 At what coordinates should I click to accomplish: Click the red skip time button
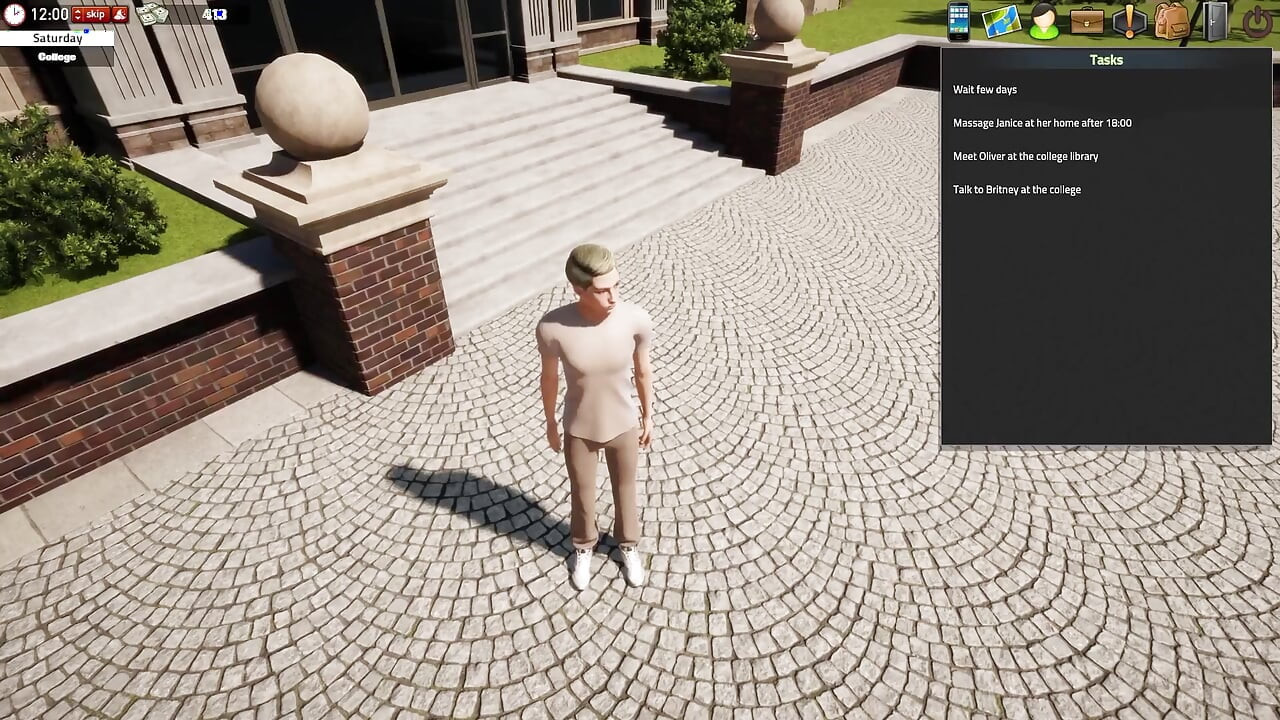point(90,14)
